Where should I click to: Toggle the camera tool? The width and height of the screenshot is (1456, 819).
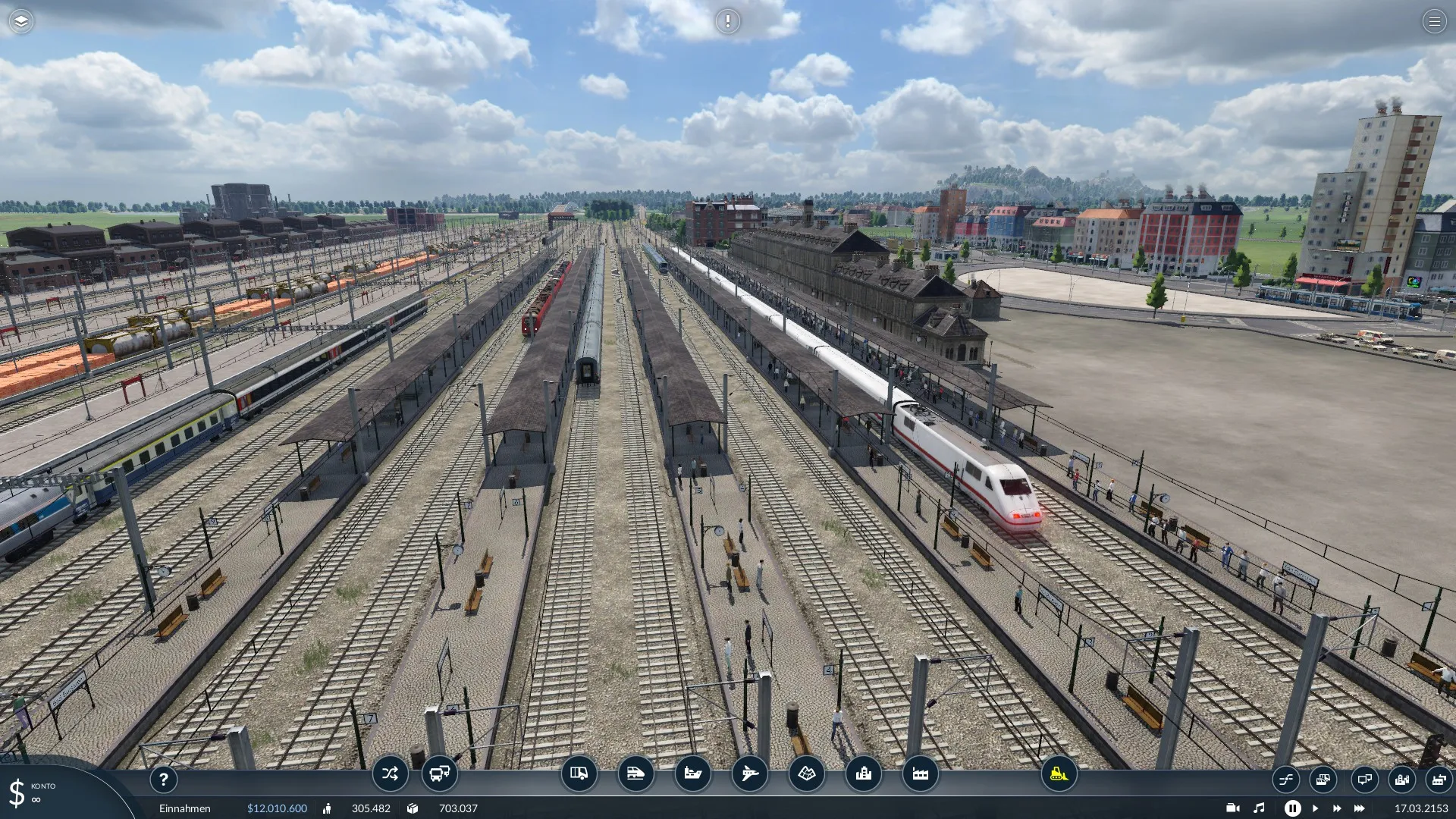click(1232, 808)
